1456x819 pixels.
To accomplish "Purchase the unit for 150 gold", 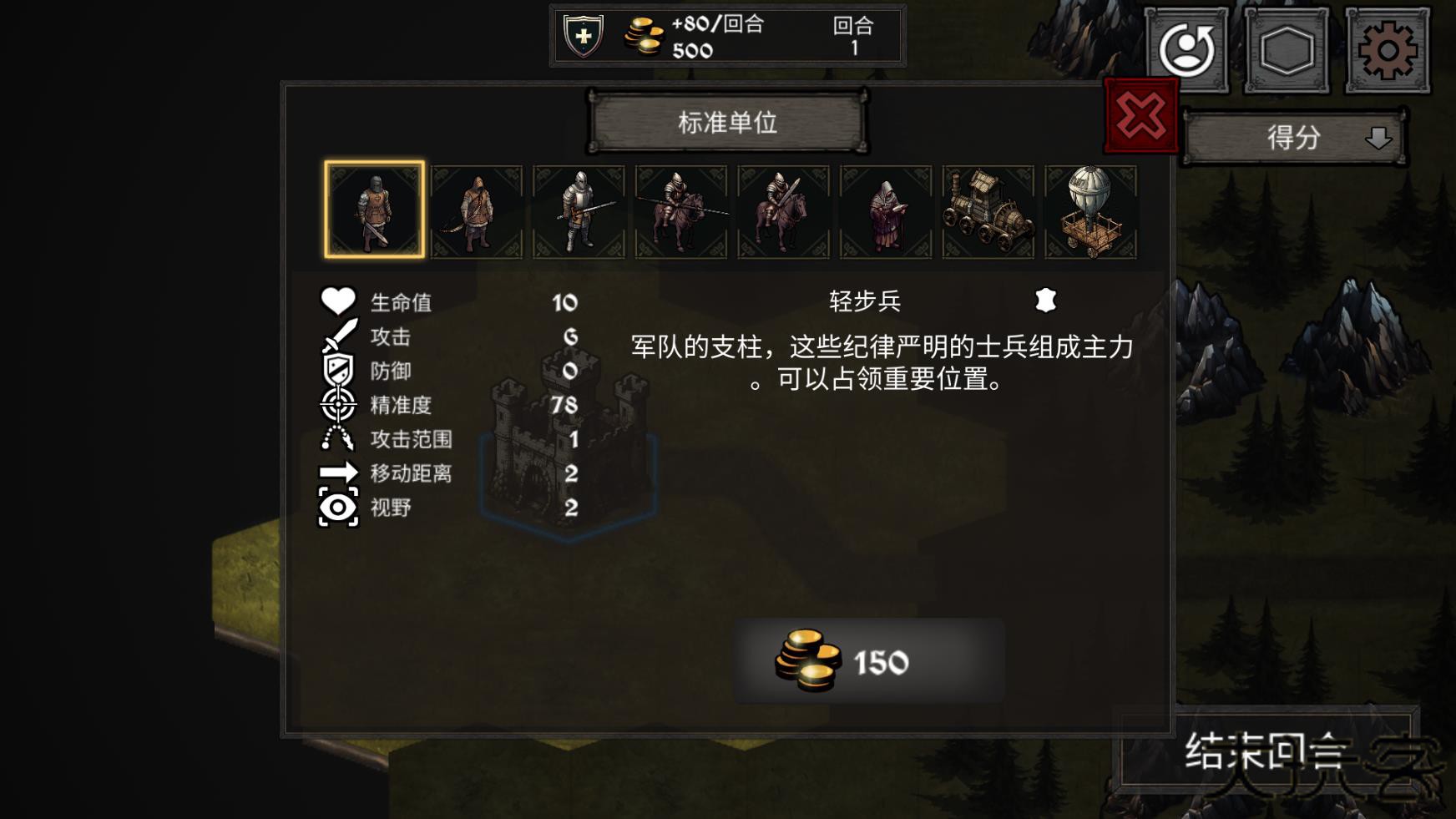I will (x=868, y=662).
